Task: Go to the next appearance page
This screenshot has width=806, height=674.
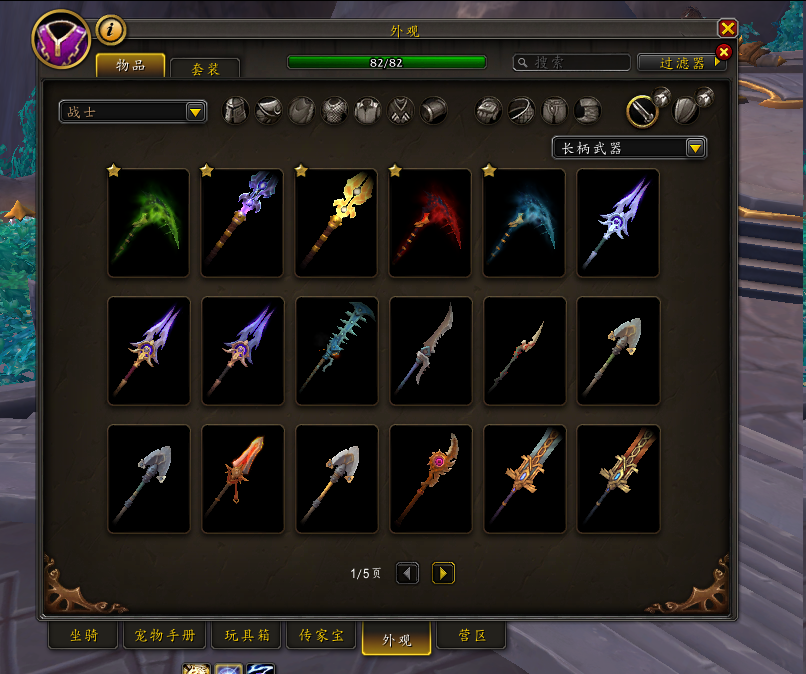Action: click(443, 573)
